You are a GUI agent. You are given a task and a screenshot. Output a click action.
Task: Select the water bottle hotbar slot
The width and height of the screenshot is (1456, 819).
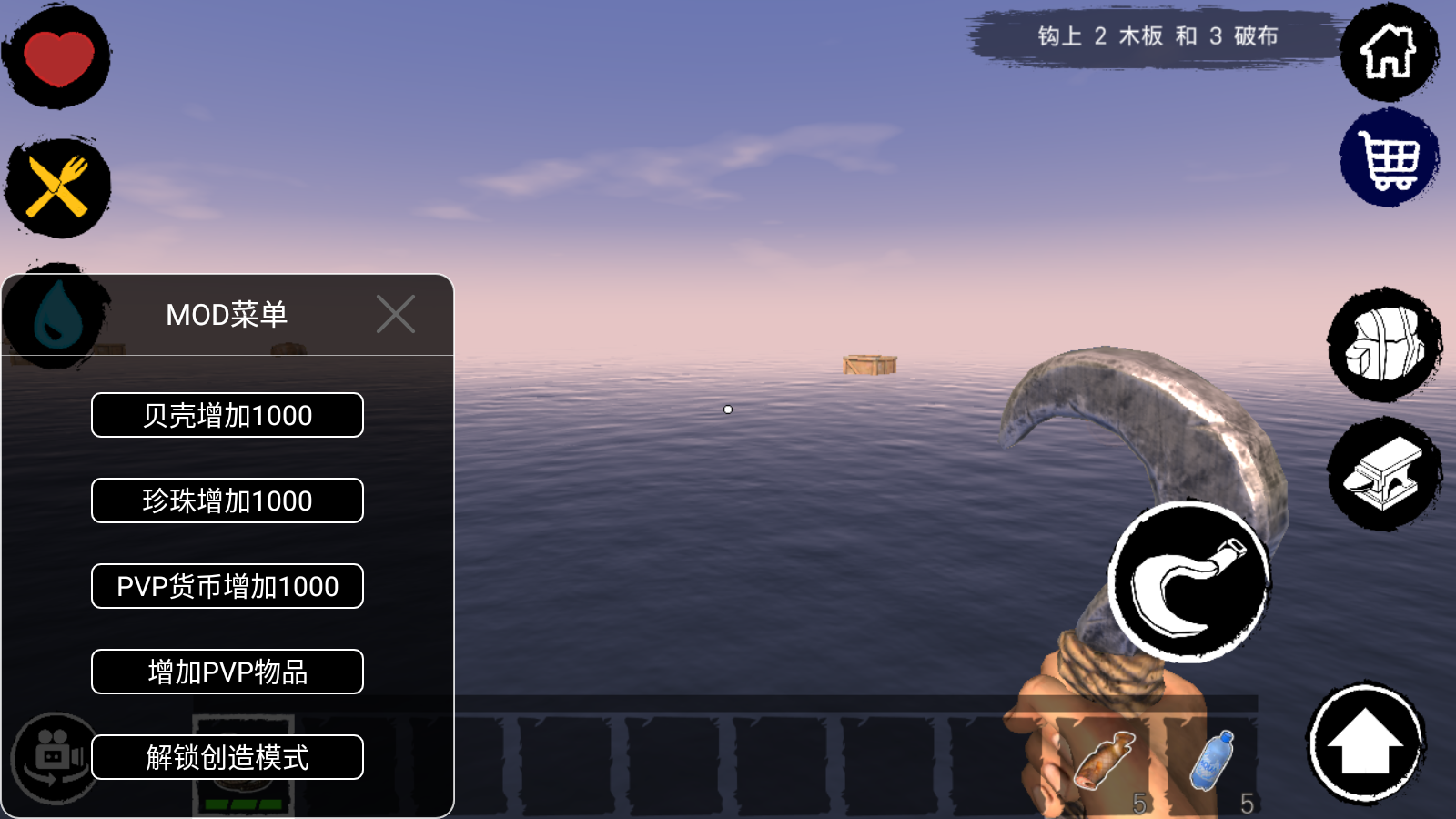[1213, 763]
